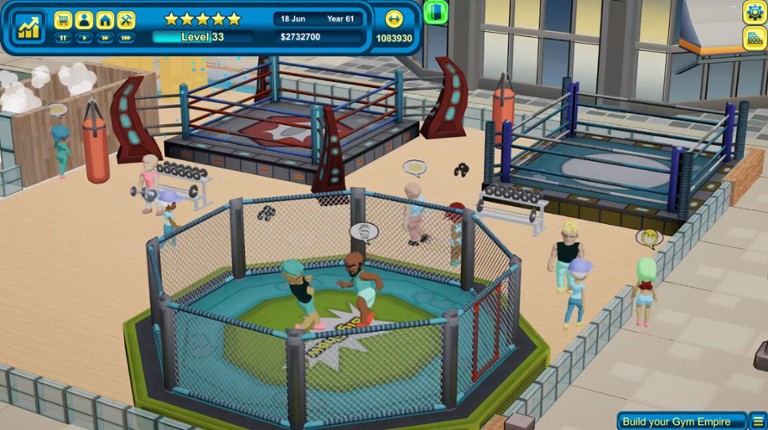Viewport: 768px width, 430px height.
Task: Open the Build your Gym Empire objective
Action: pyautogui.click(x=681, y=421)
